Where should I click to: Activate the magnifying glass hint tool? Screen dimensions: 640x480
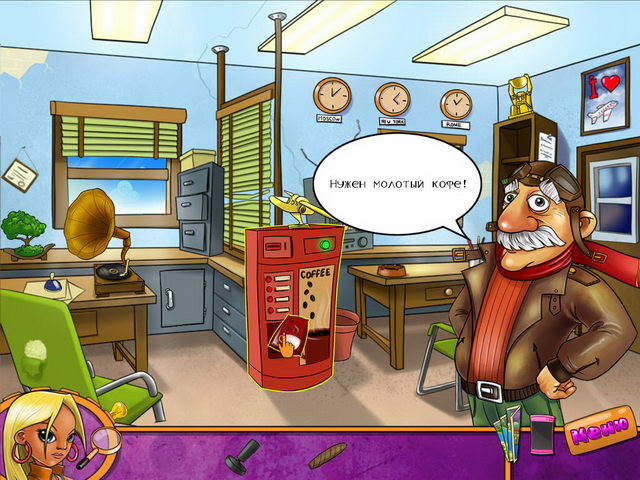pos(106,437)
